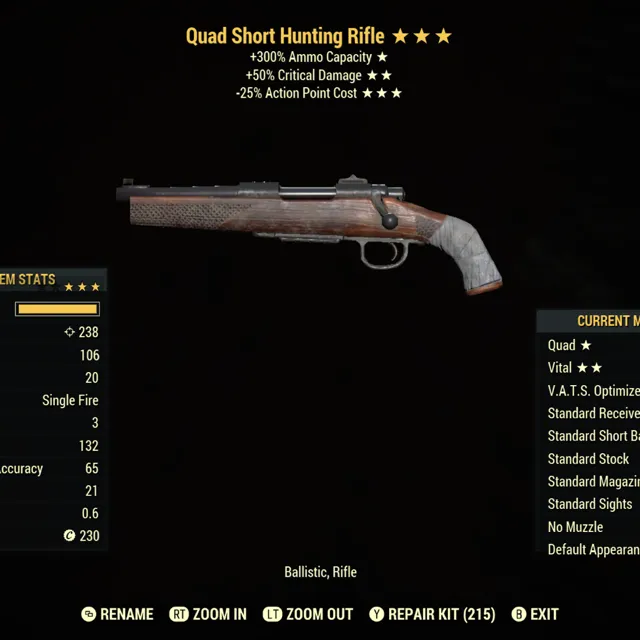Exit the weapon inspect screen
The width and height of the screenshot is (640, 640).
pyautogui.click(x=535, y=614)
